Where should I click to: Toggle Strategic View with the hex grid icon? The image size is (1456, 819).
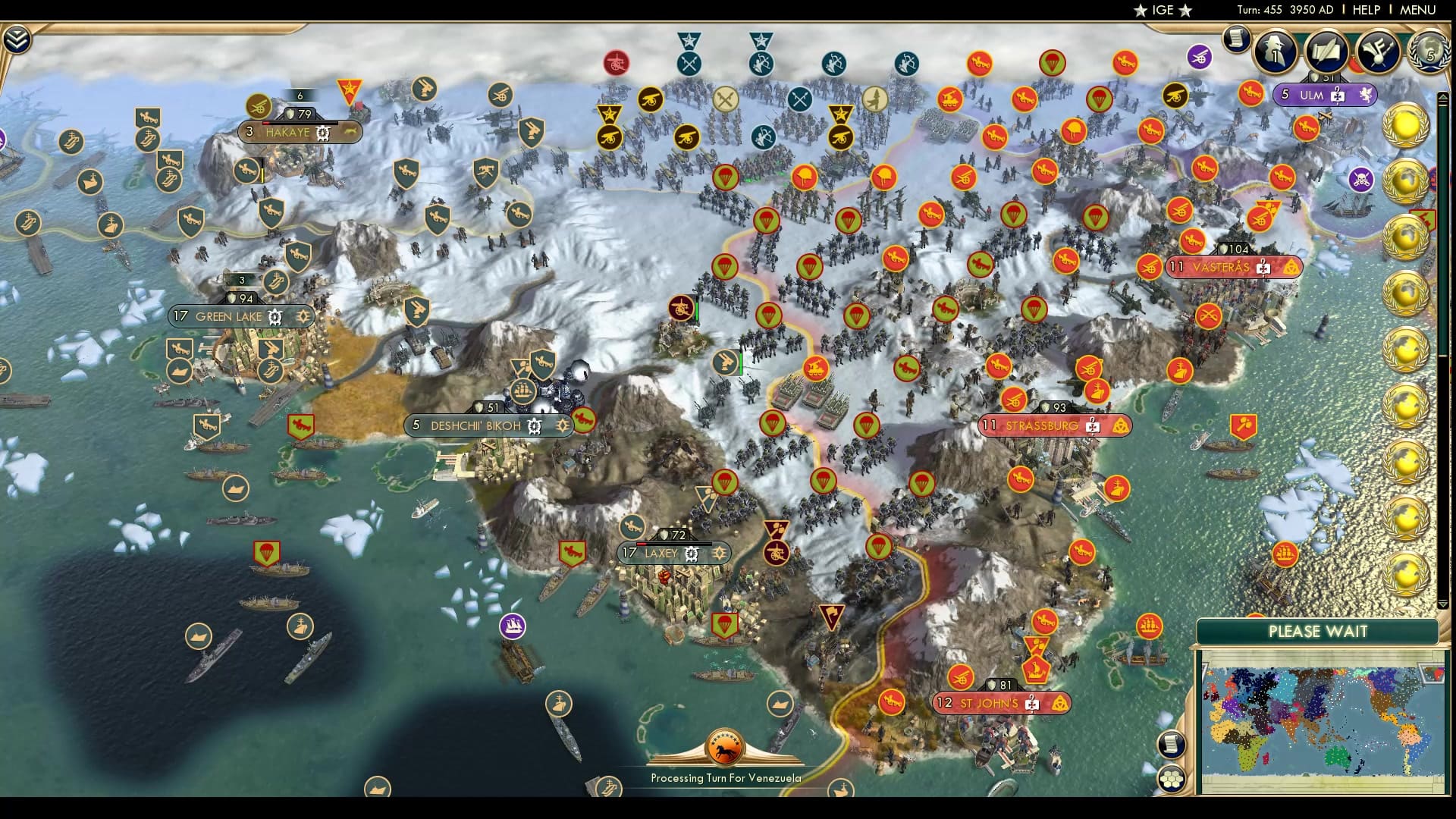pos(1172,780)
